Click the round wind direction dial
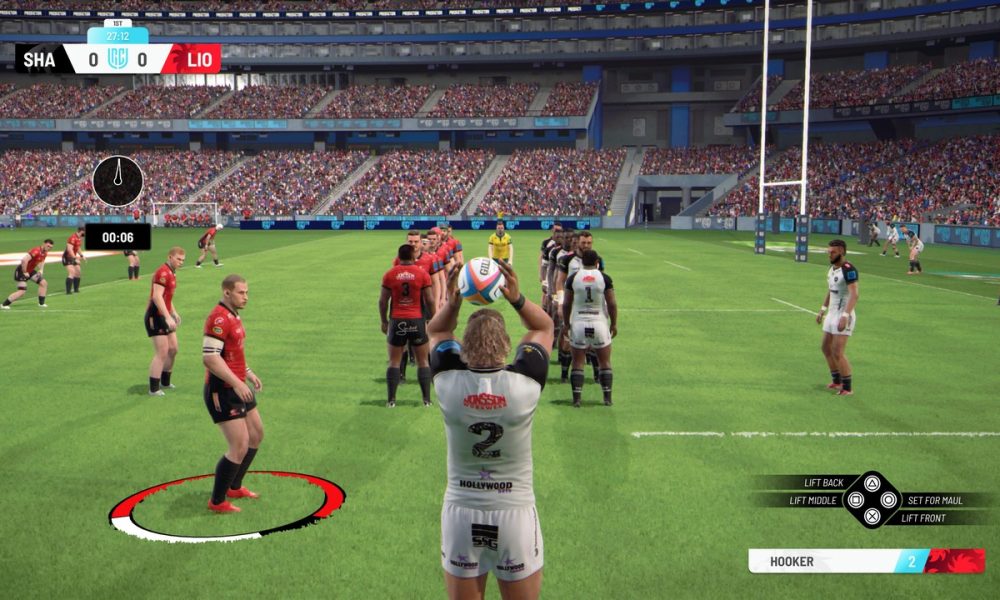Screen dimensions: 1000x600 click(118, 181)
